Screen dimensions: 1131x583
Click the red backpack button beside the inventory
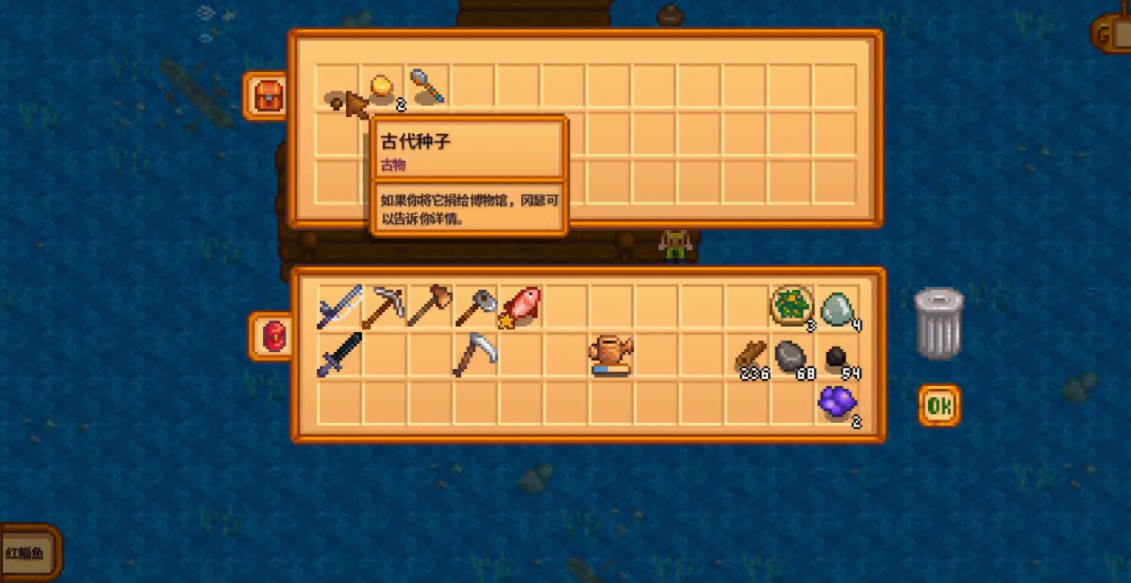point(272,337)
